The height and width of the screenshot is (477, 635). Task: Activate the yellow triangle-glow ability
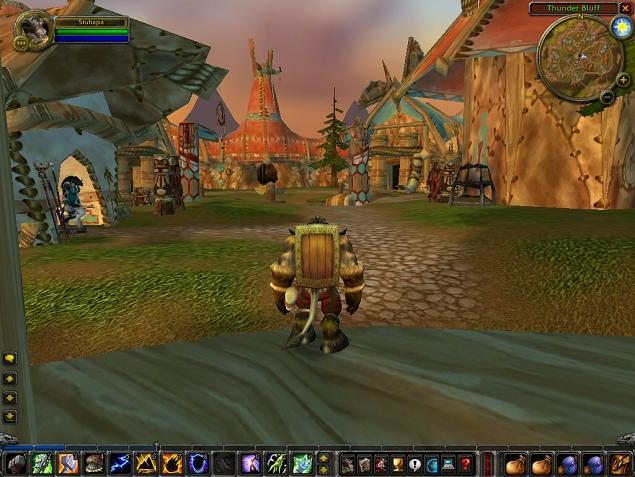[x=146, y=464]
